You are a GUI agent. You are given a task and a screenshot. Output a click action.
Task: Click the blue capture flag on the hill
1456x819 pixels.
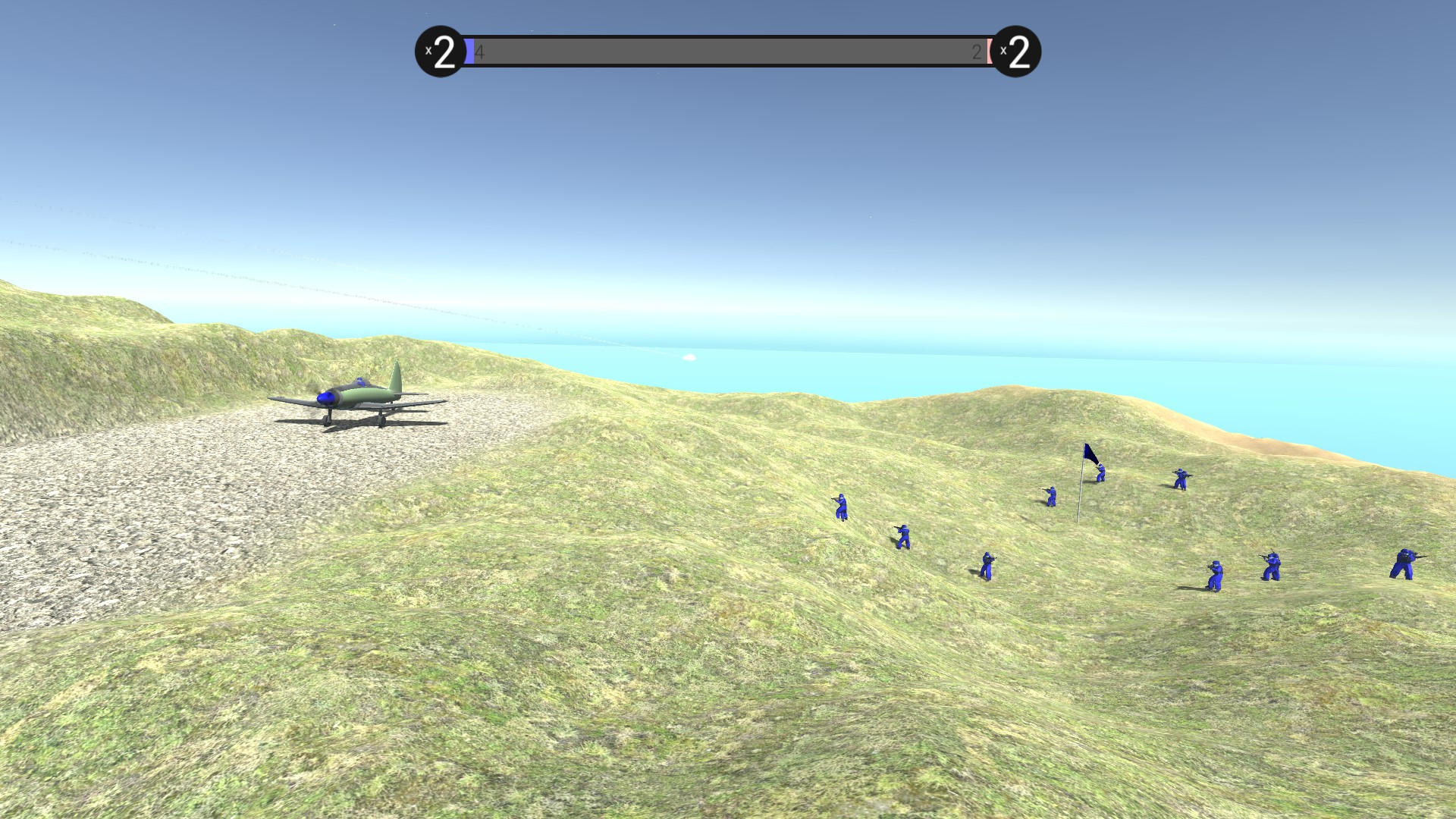click(1088, 454)
